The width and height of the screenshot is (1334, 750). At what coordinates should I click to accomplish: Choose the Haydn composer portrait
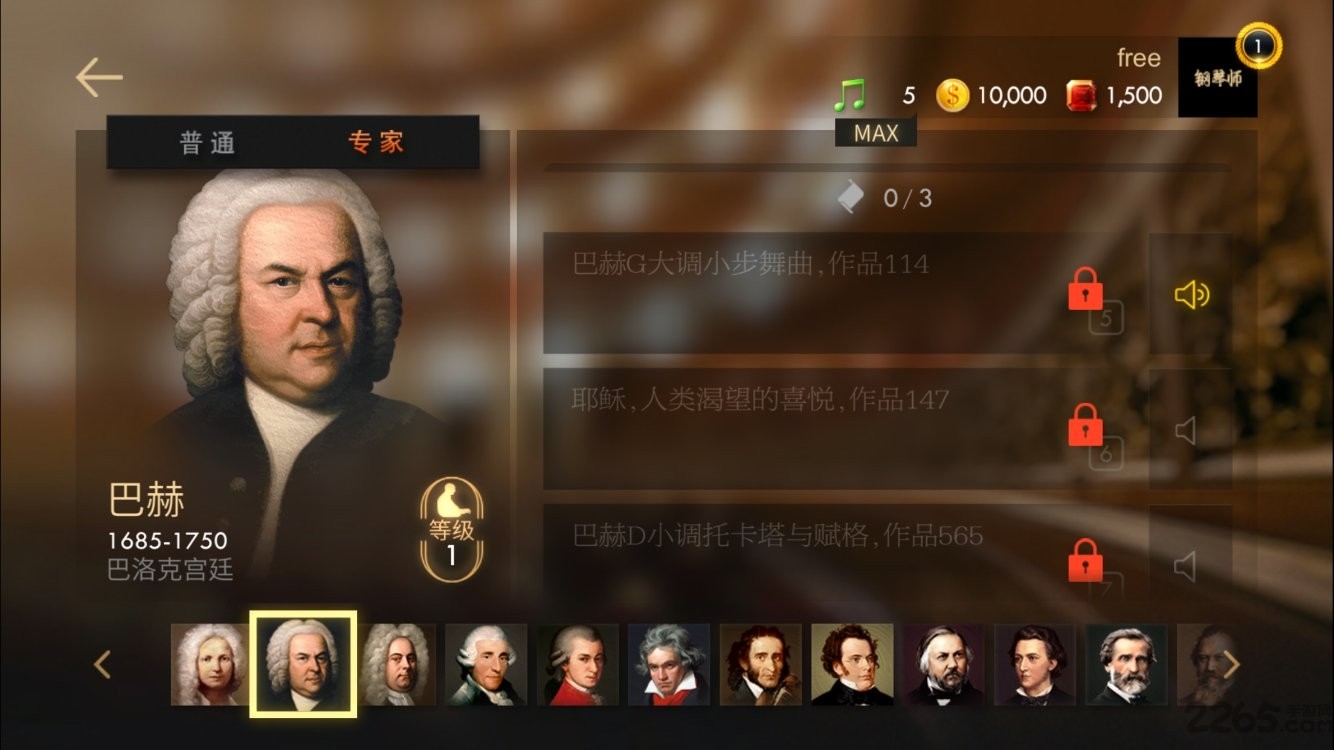click(487, 664)
